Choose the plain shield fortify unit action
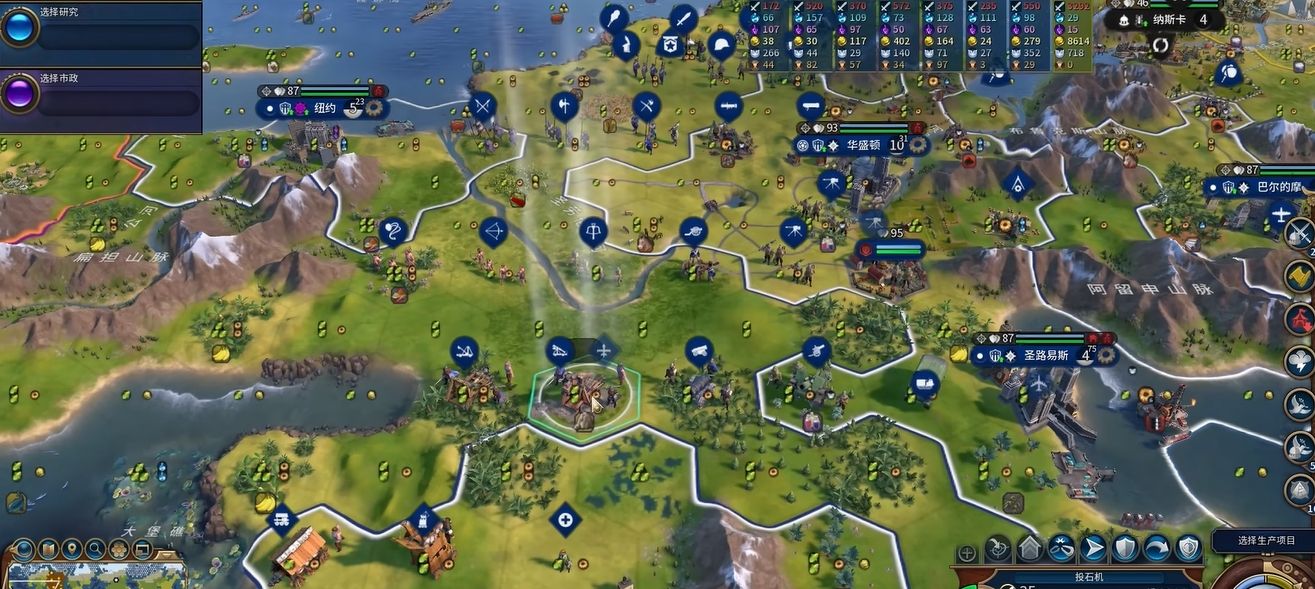This screenshot has width=1315, height=589. (x=1125, y=548)
